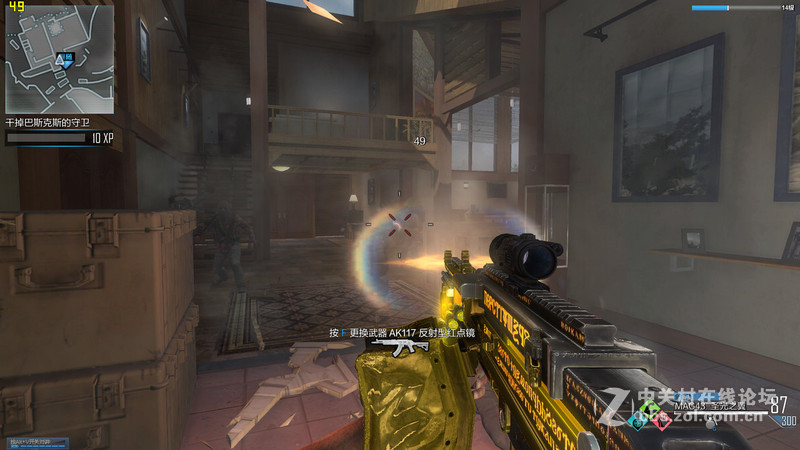Select the green diamond equipment icon
The image size is (800, 450).
tap(650, 408)
